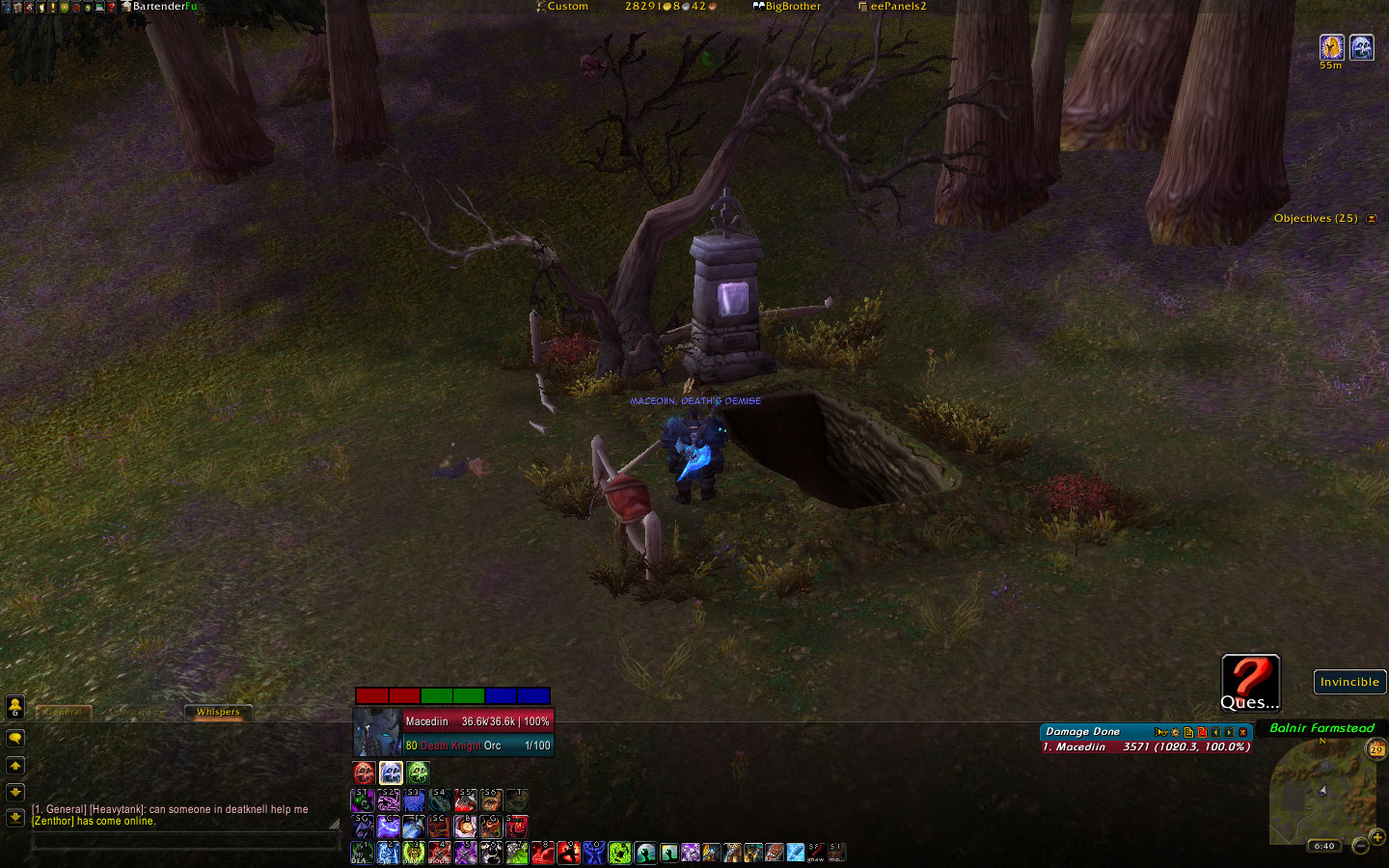The image size is (1389, 868).
Task: Click the Macediin row in Damage Done
Action: tap(1146, 747)
